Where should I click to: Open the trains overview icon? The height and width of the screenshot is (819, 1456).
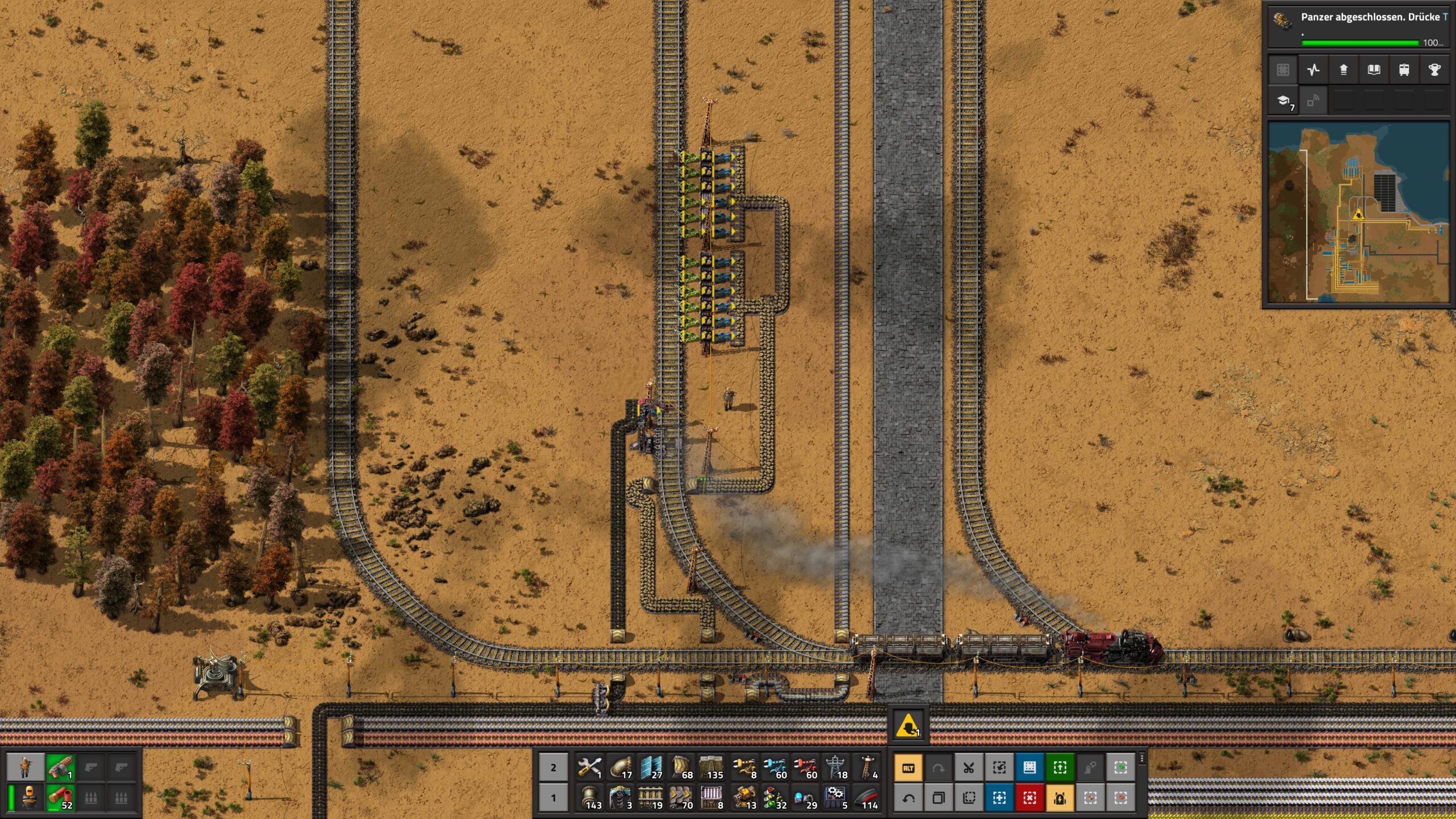click(1404, 70)
